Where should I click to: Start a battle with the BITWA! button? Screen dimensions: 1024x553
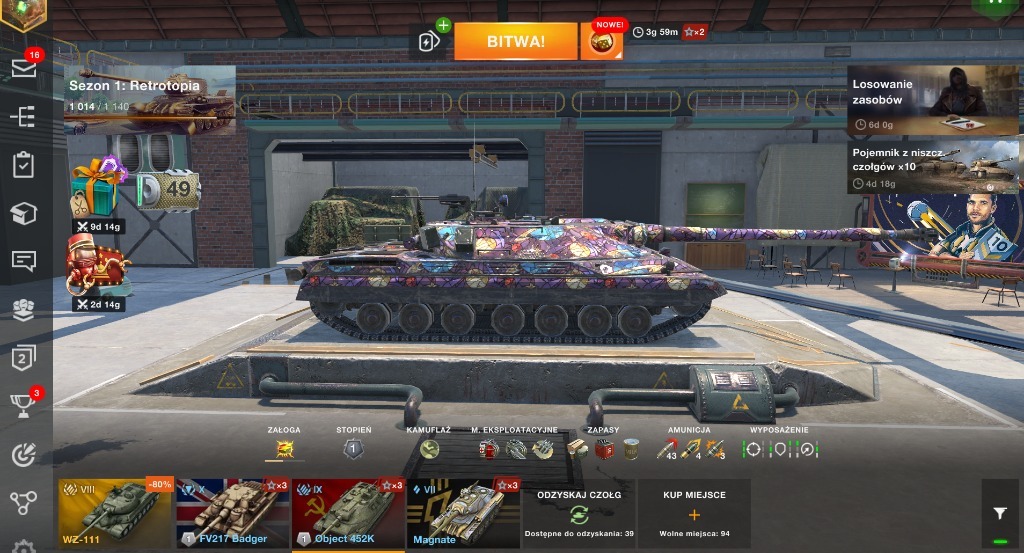(x=516, y=41)
